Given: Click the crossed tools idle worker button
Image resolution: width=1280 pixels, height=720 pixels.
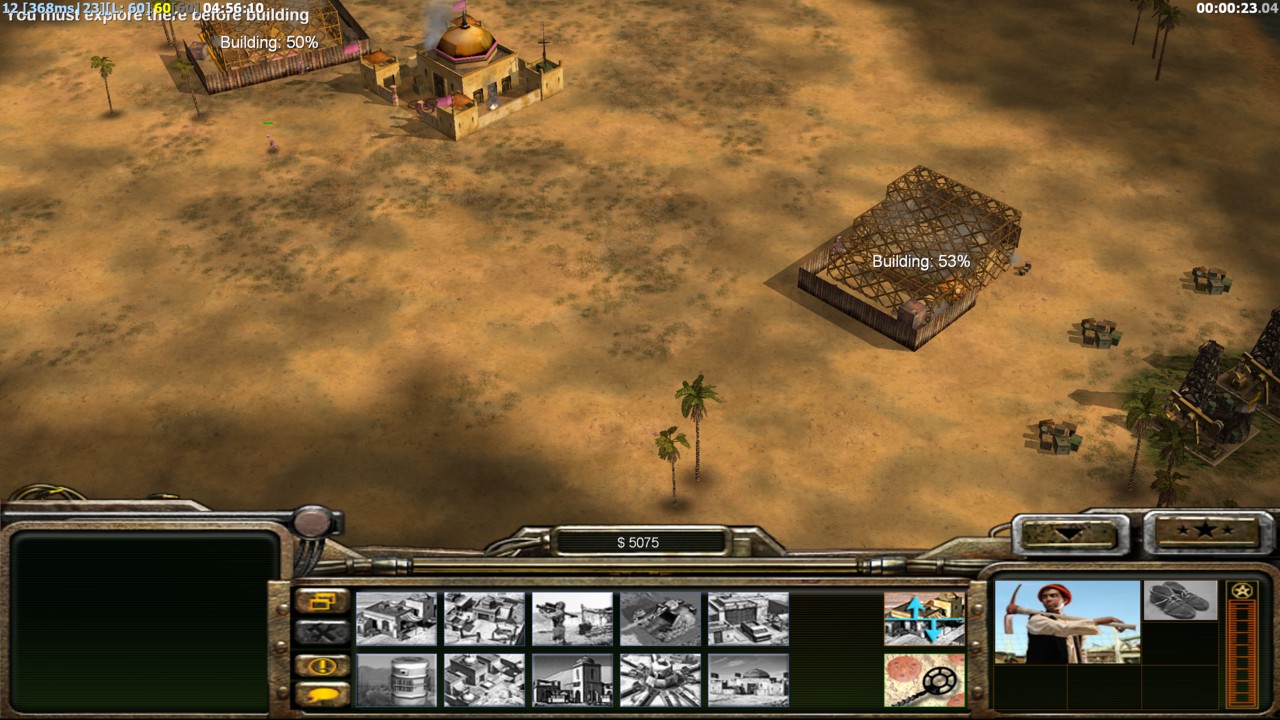Looking at the screenshot, I should [323, 632].
